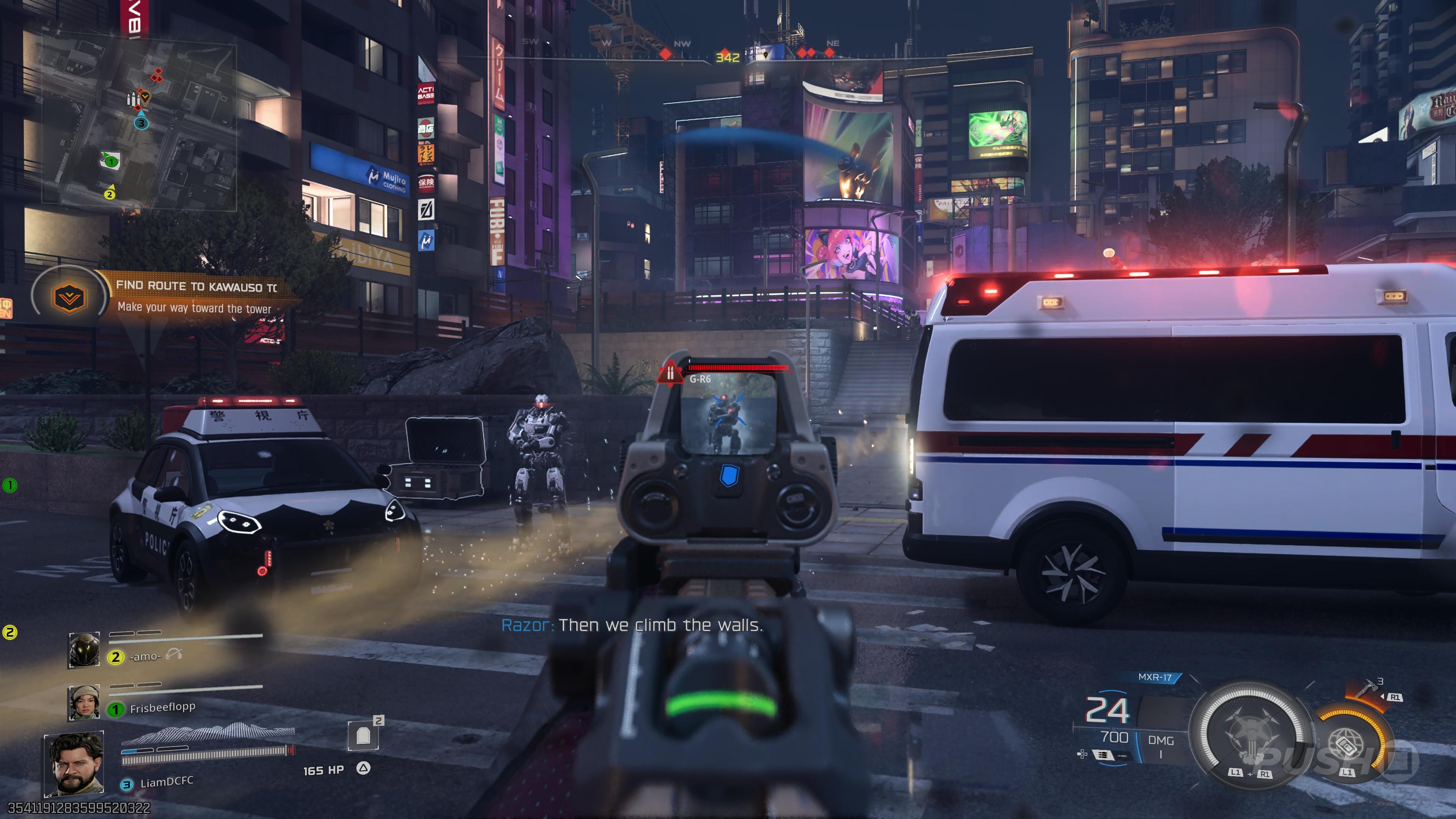Select the ammo type selector icon
Screen dimensions: 1456x819
[x=1102, y=755]
